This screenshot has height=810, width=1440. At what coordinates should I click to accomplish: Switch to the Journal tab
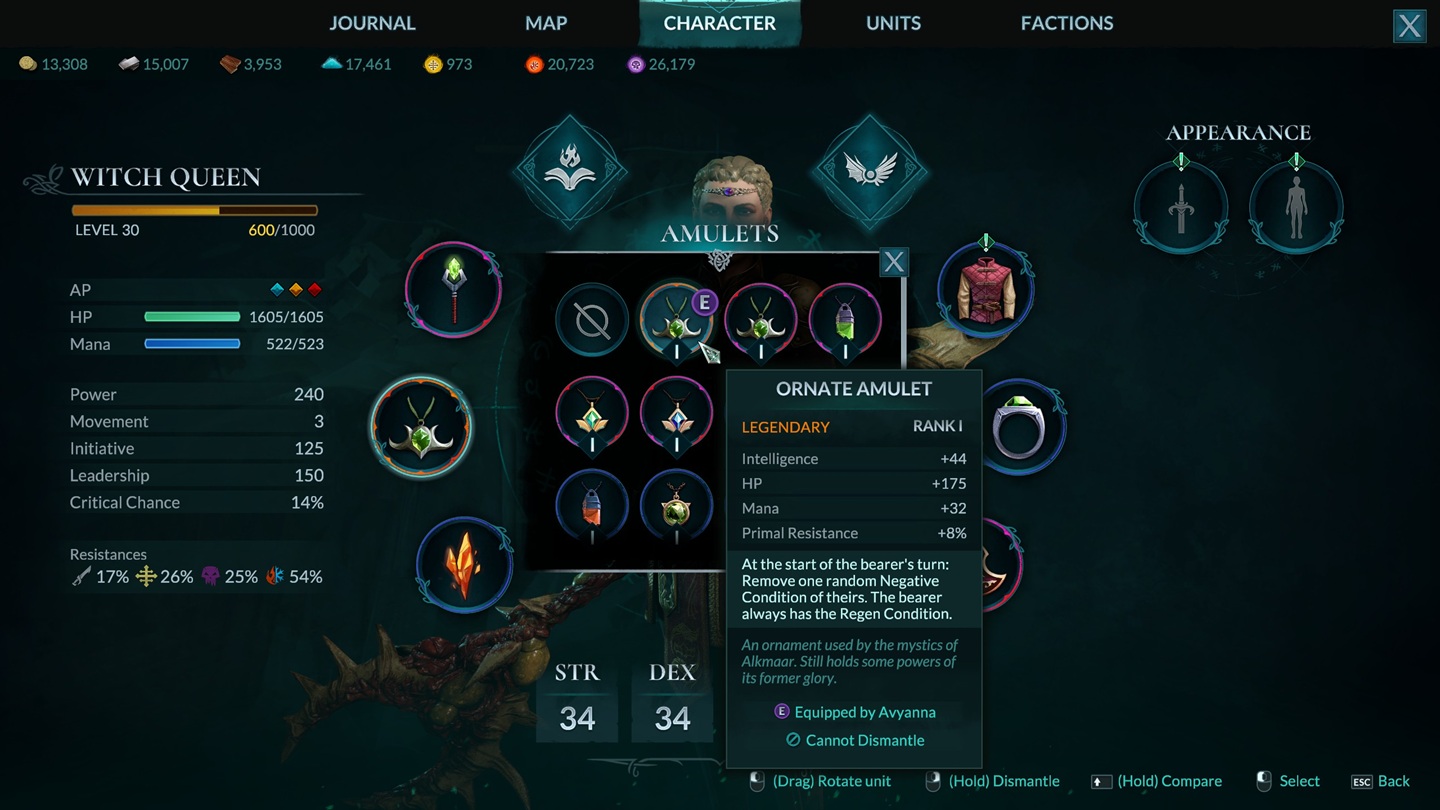click(372, 23)
